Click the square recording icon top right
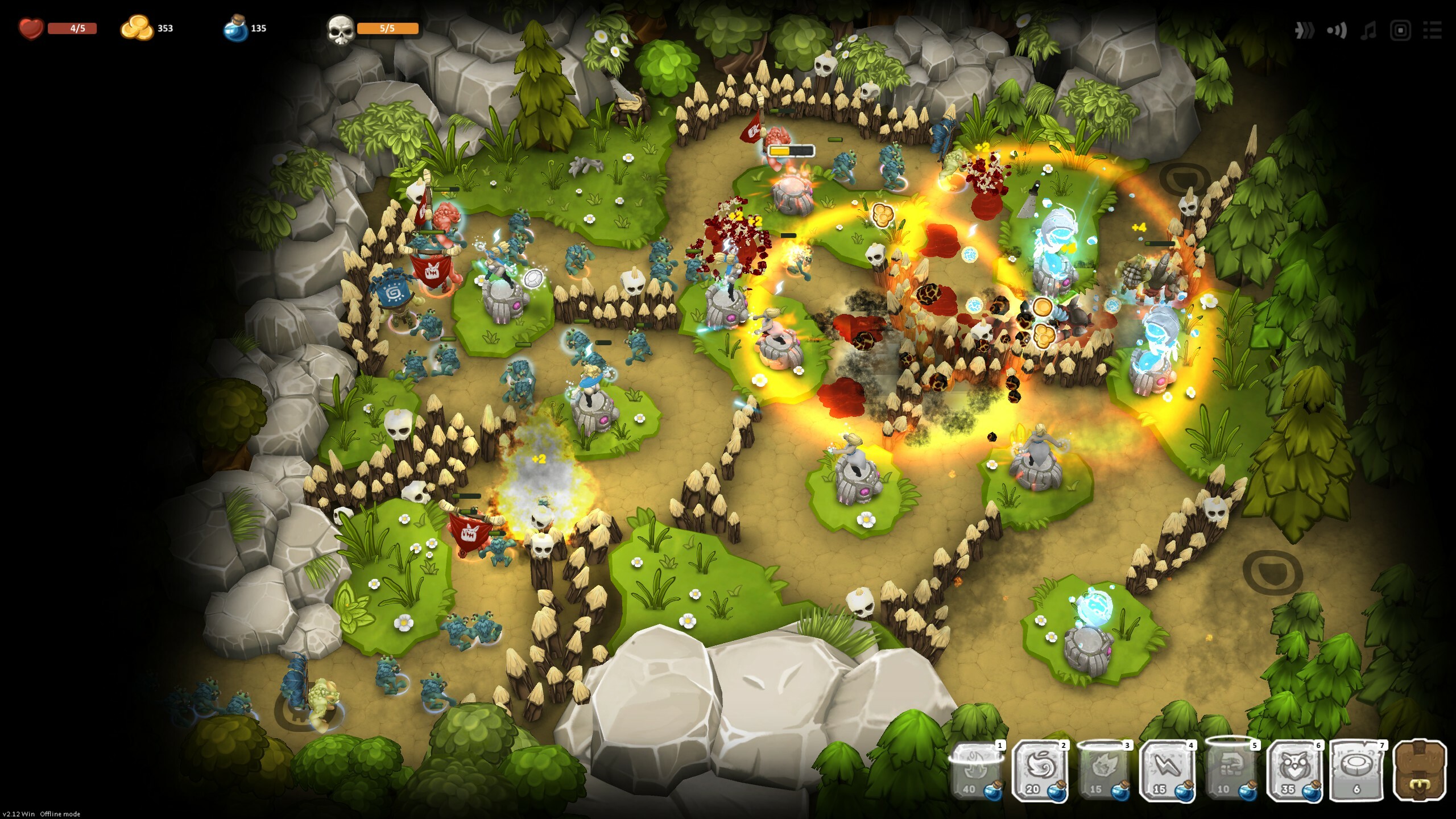This screenshot has width=1456, height=819. click(1400, 31)
